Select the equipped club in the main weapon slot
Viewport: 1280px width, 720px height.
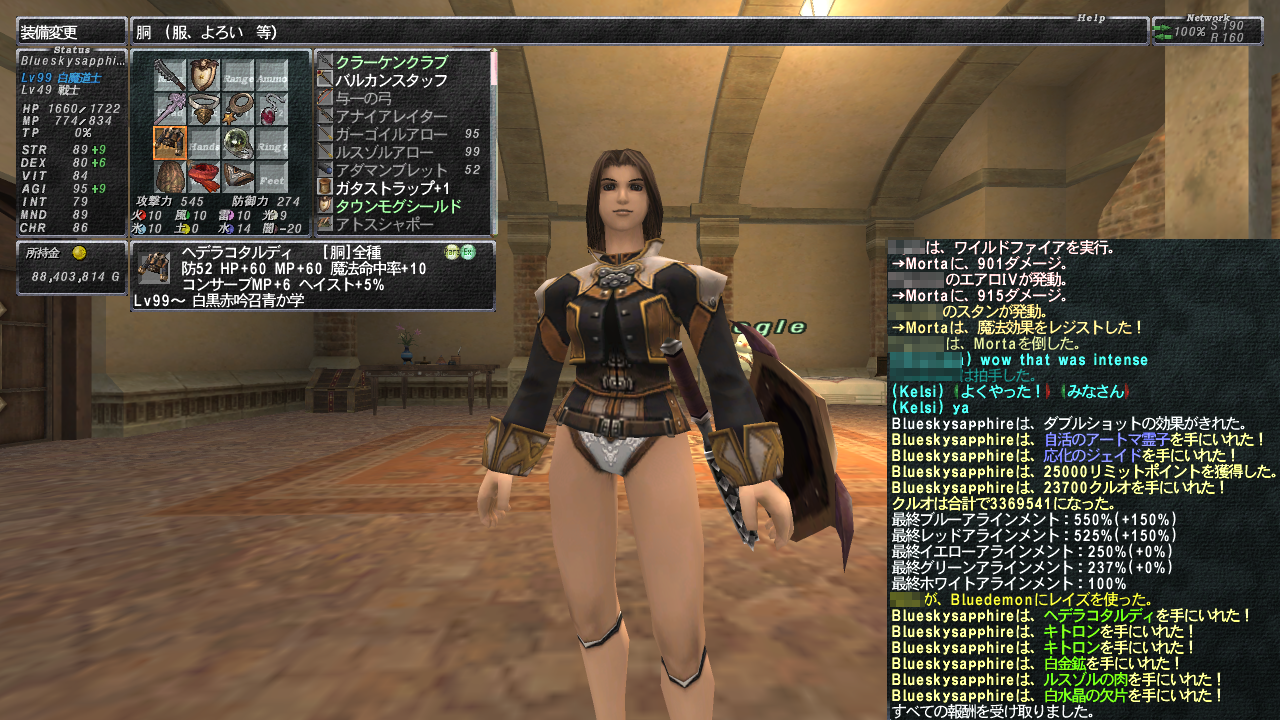(170, 75)
